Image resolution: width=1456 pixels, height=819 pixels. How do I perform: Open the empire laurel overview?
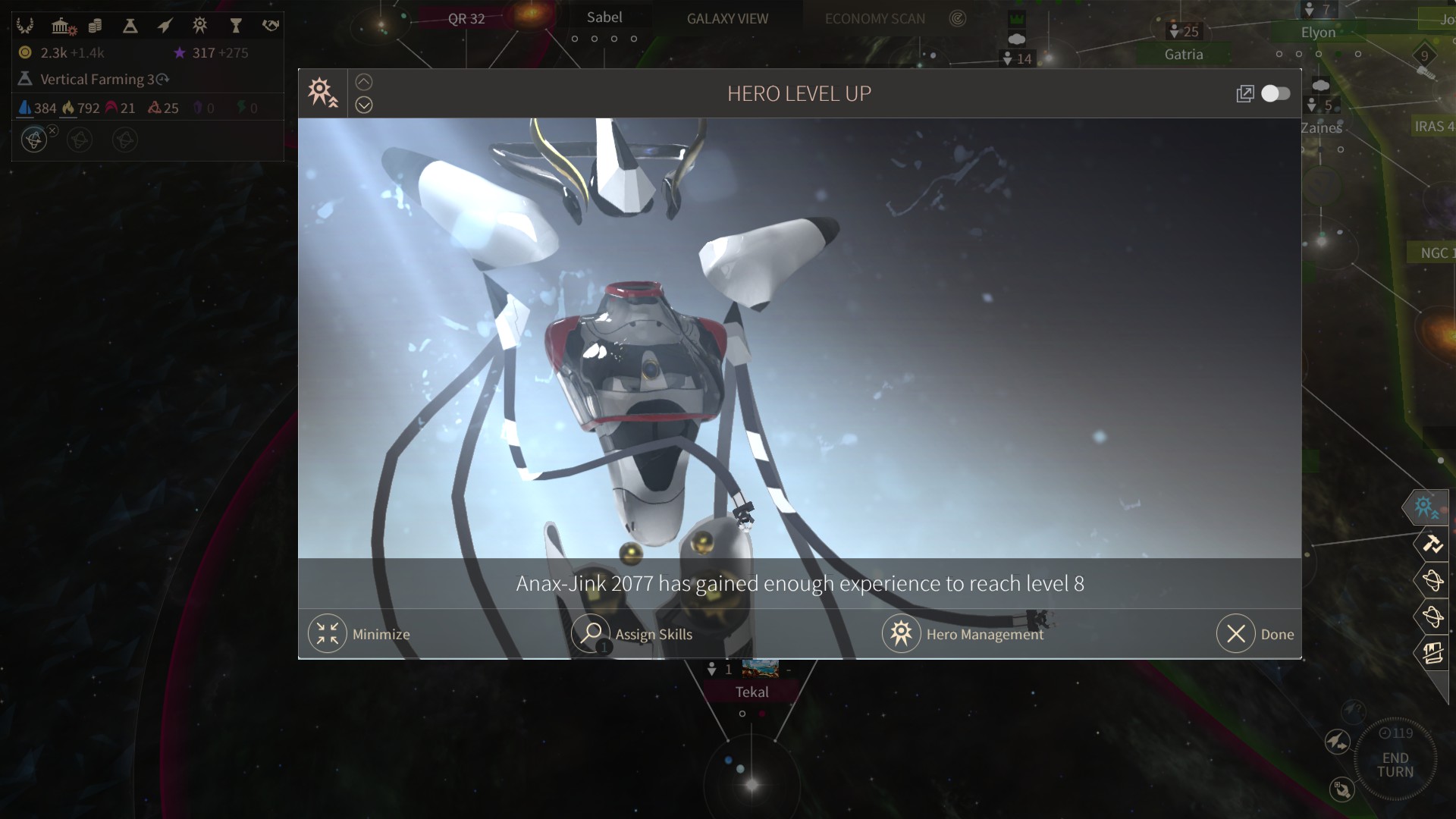[25, 27]
